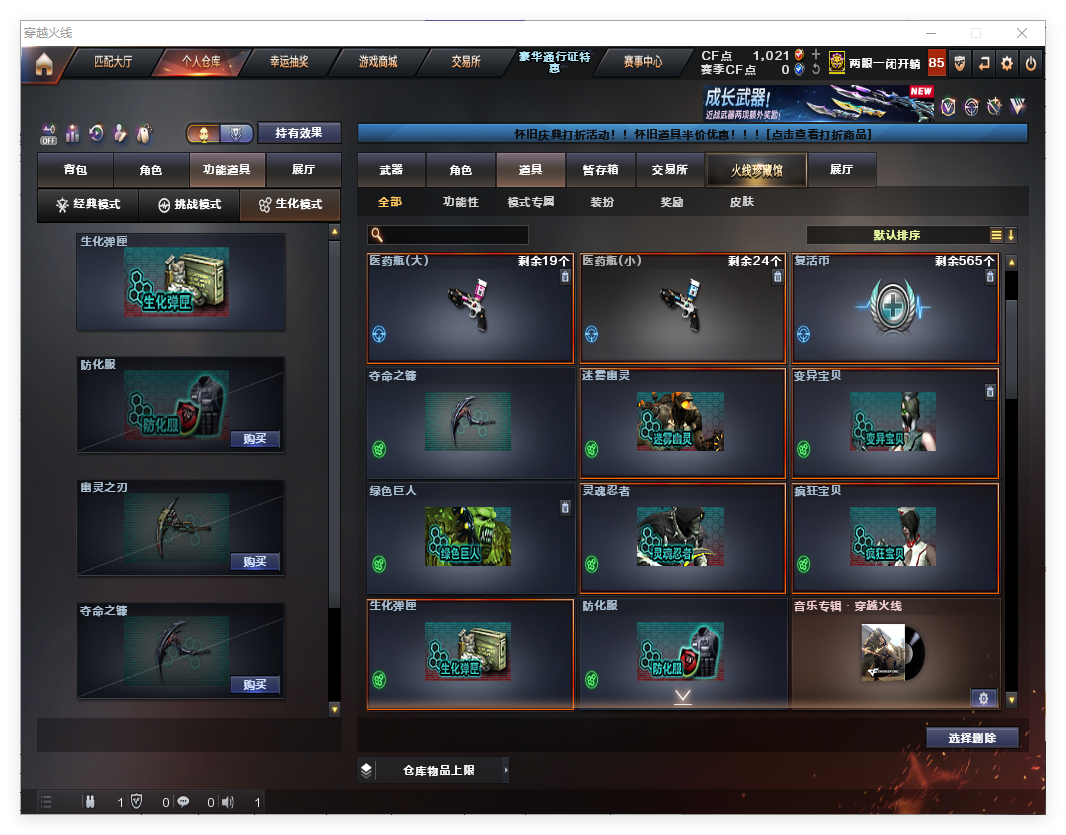Open the 匹配大厅 matchmaking tab
Viewport: 1066px width, 835px height.
(x=112, y=62)
